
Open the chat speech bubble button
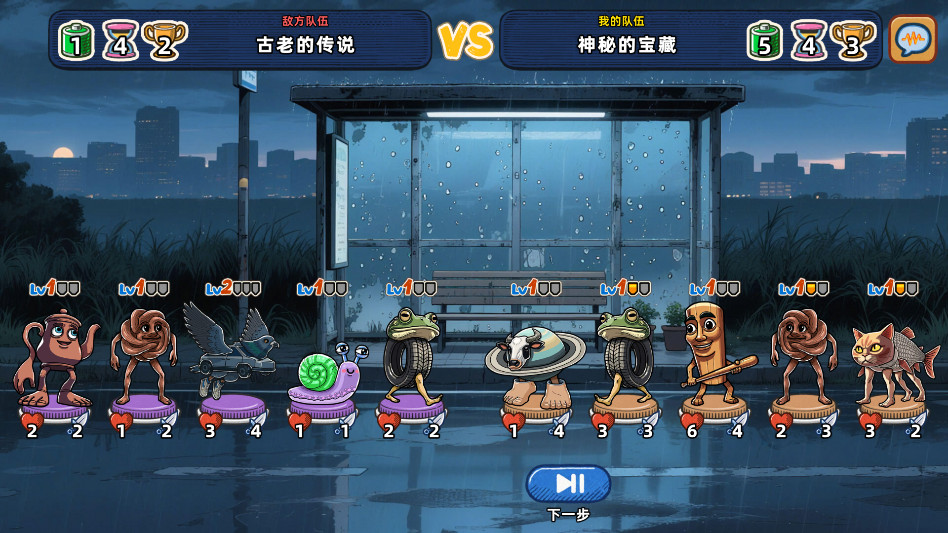tap(912, 40)
